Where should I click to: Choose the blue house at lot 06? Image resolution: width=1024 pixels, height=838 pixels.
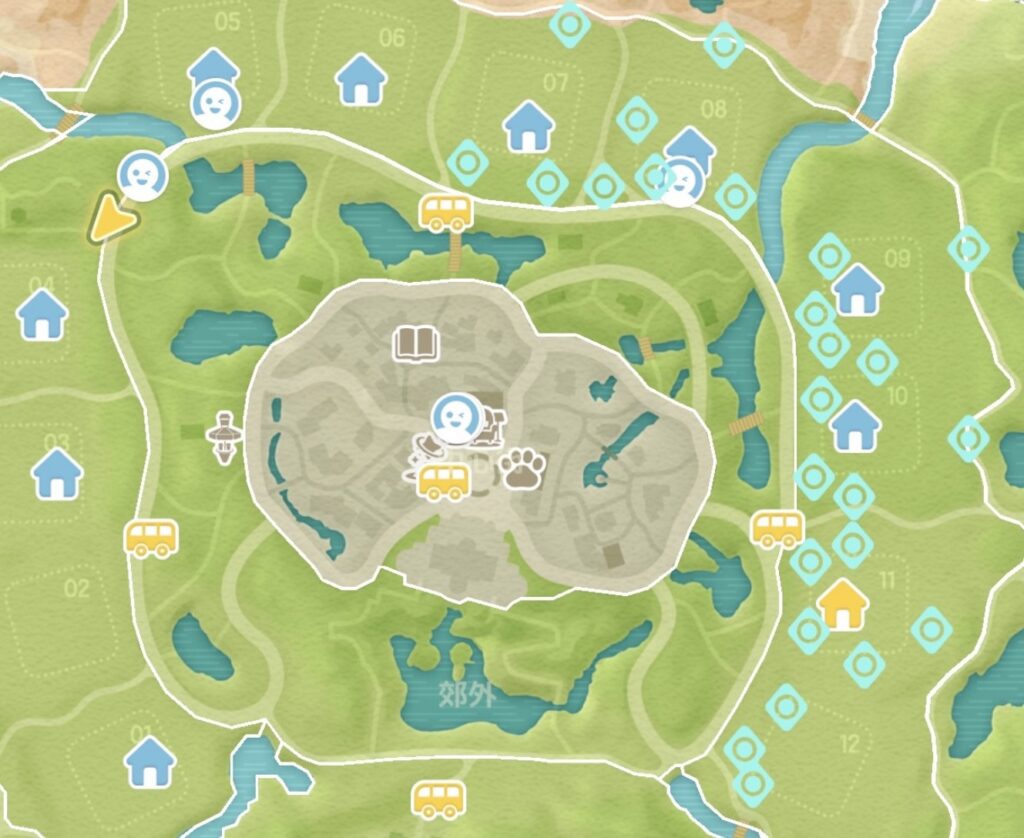click(x=361, y=79)
